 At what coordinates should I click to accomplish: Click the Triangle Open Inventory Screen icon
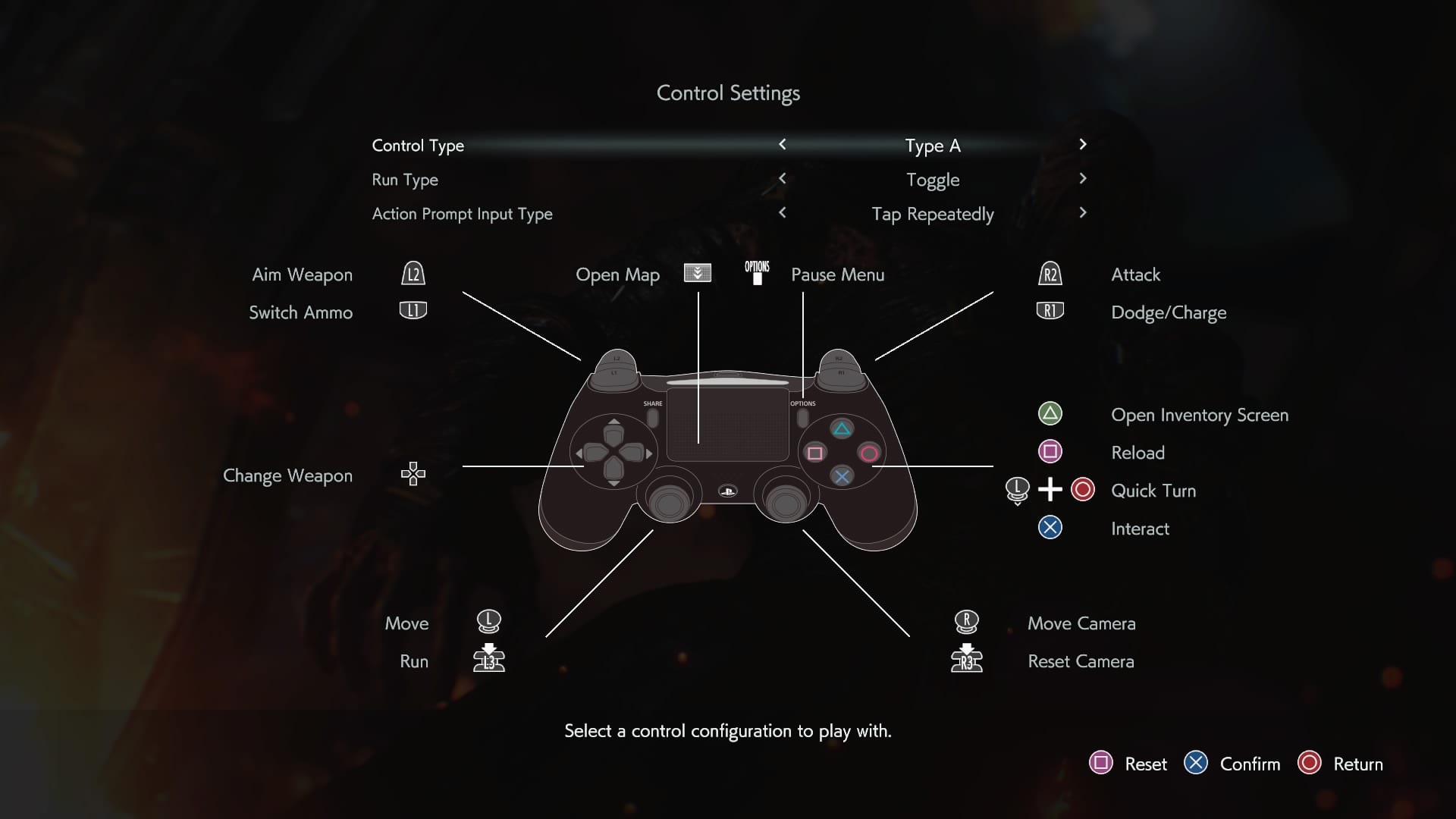(1050, 414)
